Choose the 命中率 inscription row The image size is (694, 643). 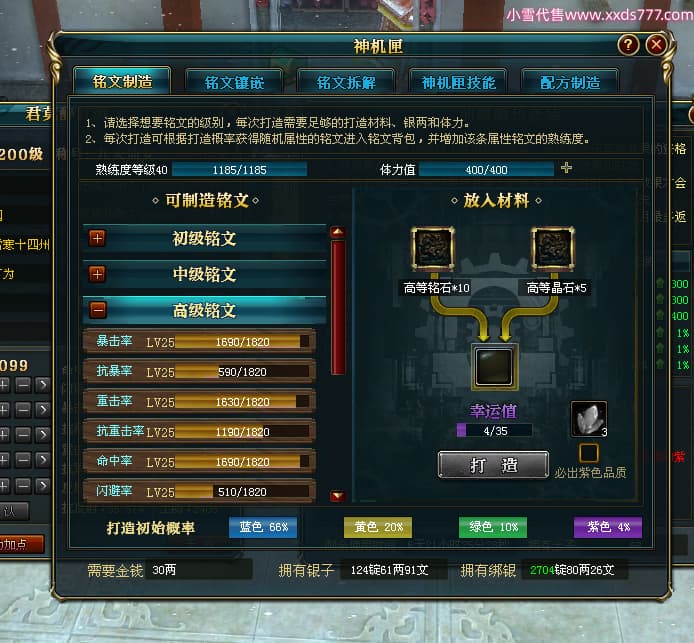(x=199, y=462)
